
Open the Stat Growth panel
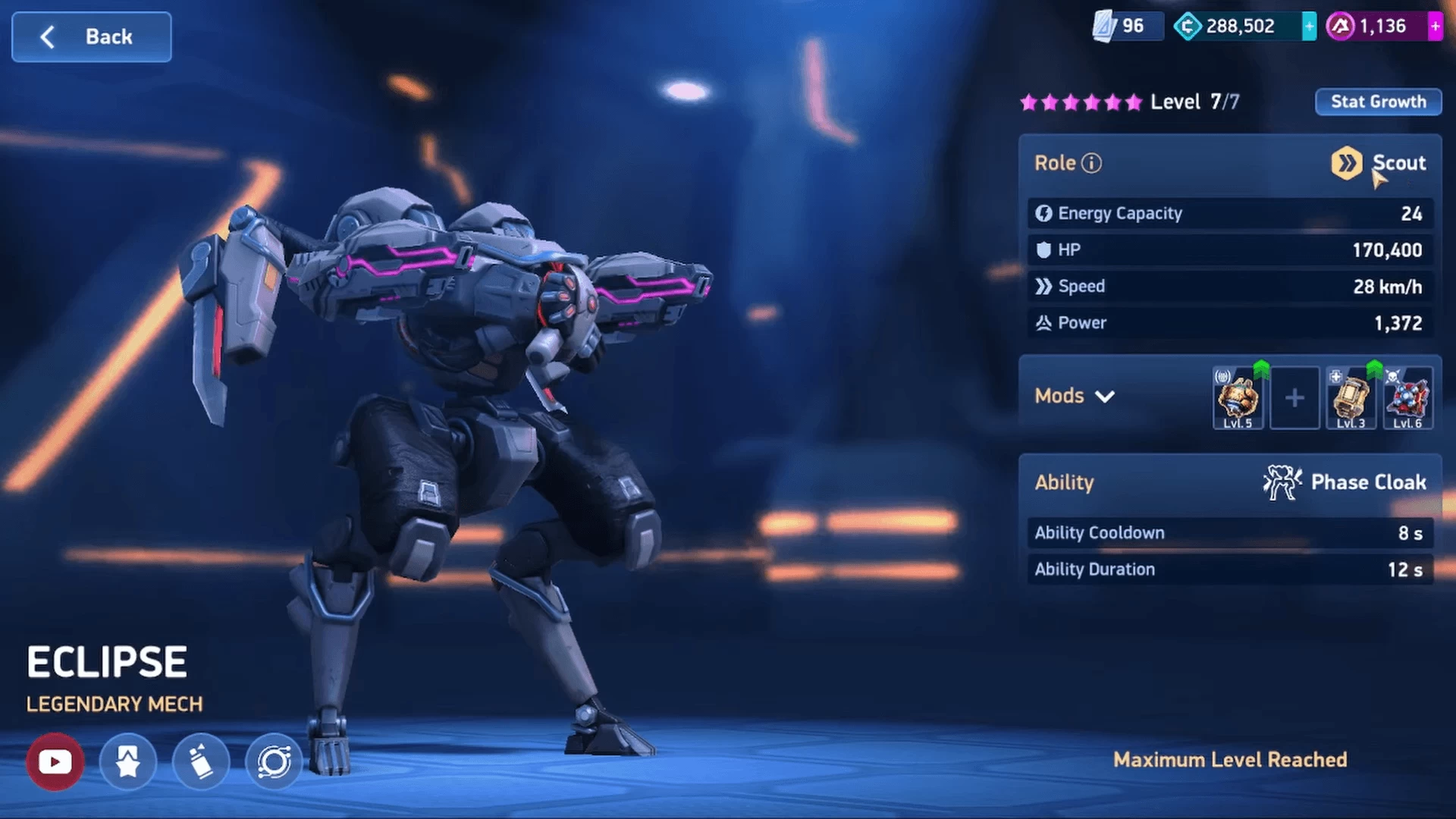(1378, 102)
